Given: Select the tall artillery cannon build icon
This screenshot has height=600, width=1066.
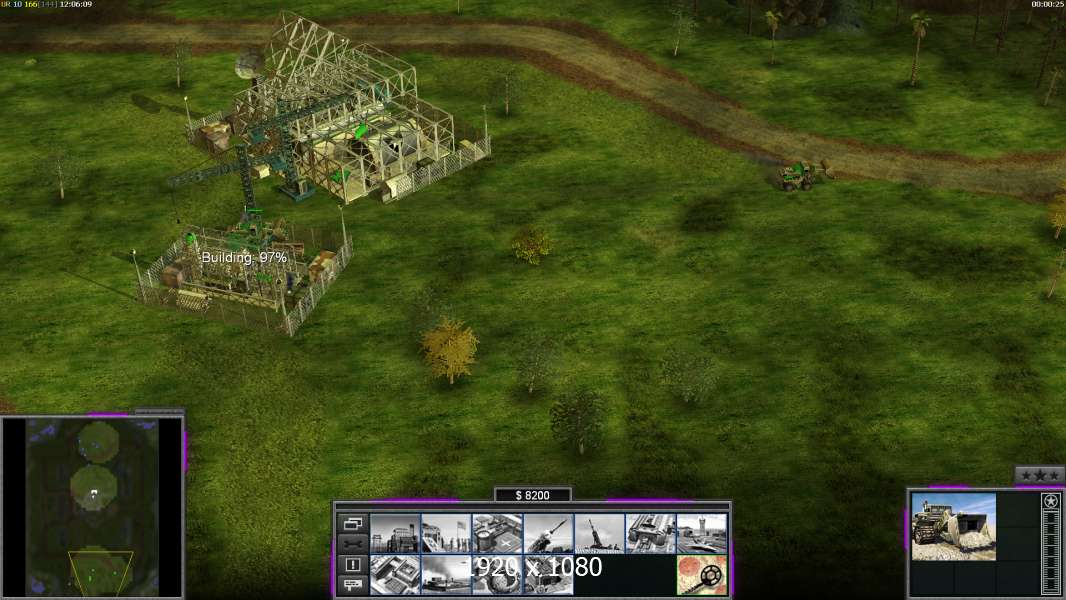Looking at the screenshot, I should (x=599, y=534).
